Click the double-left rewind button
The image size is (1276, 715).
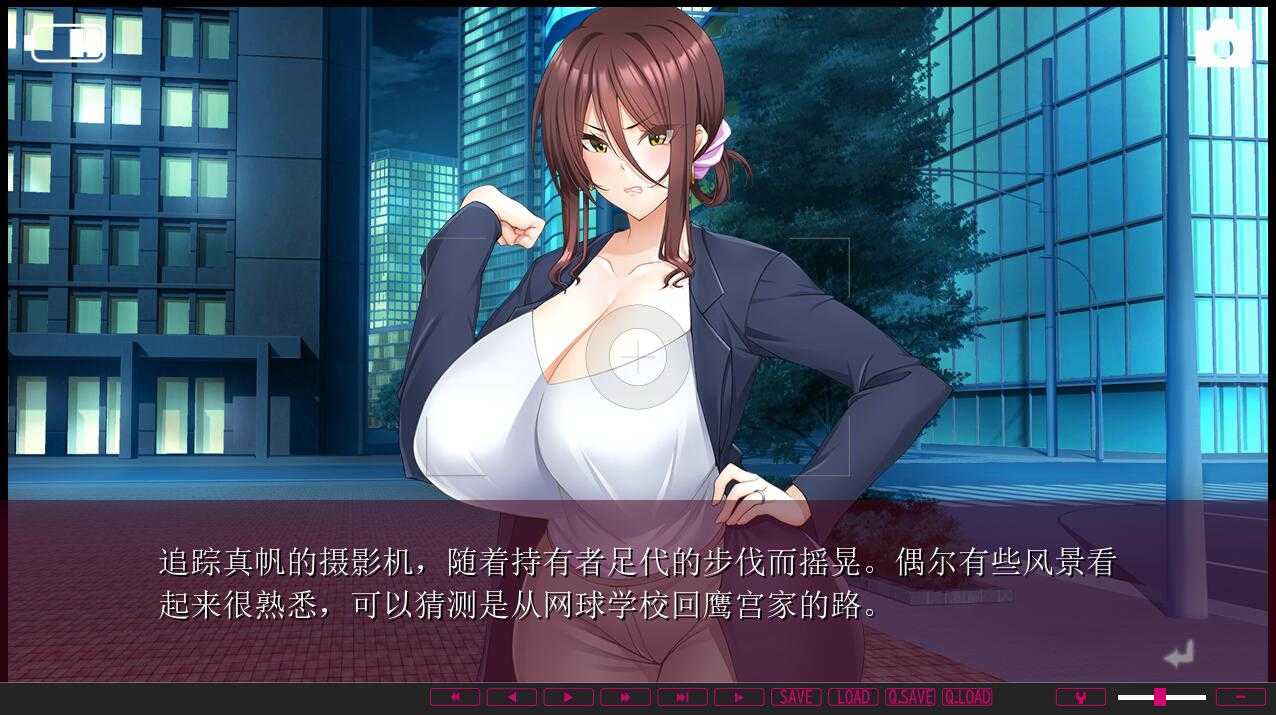click(455, 697)
